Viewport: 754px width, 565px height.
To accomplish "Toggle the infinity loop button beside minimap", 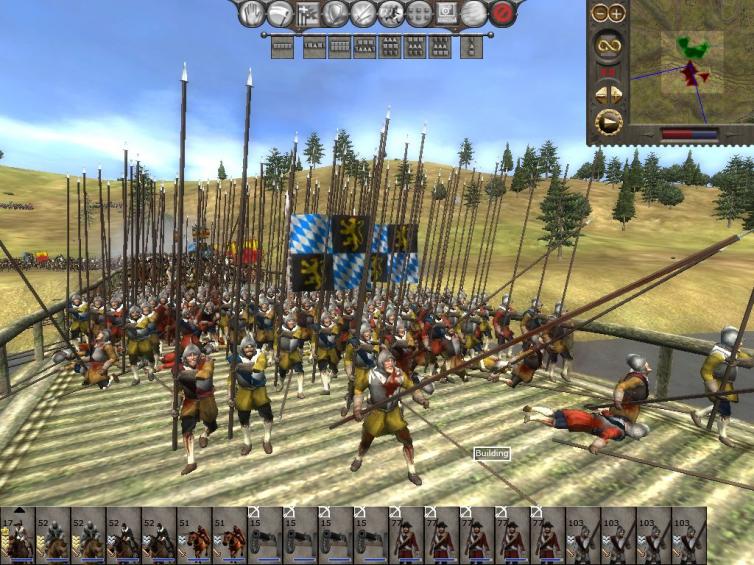I will tap(607, 44).
